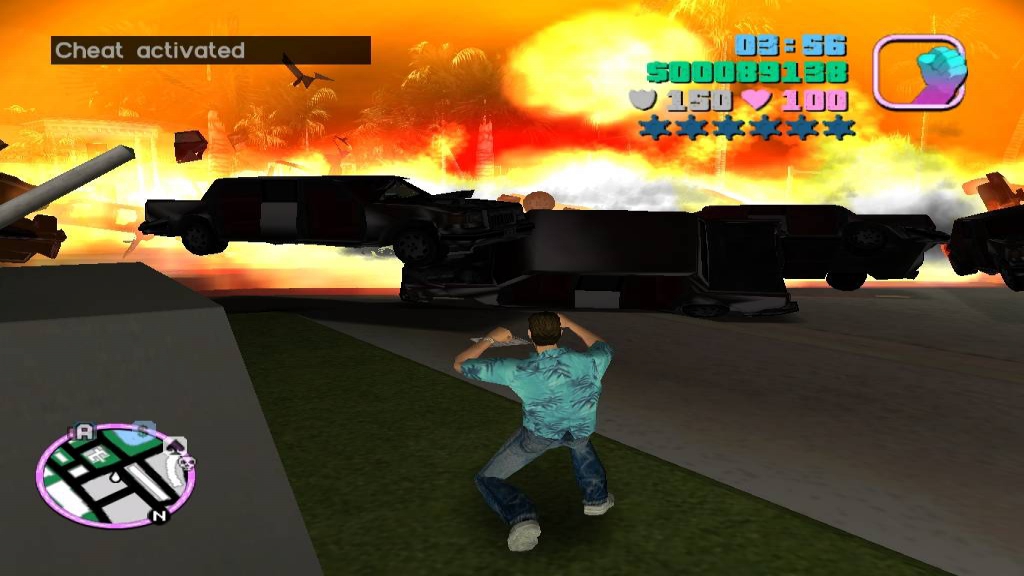Image resolution: width=1024 pixels, height=576 pixels.
Task: Choose the spade blip on the radar
Action: [x=176, y=445]
